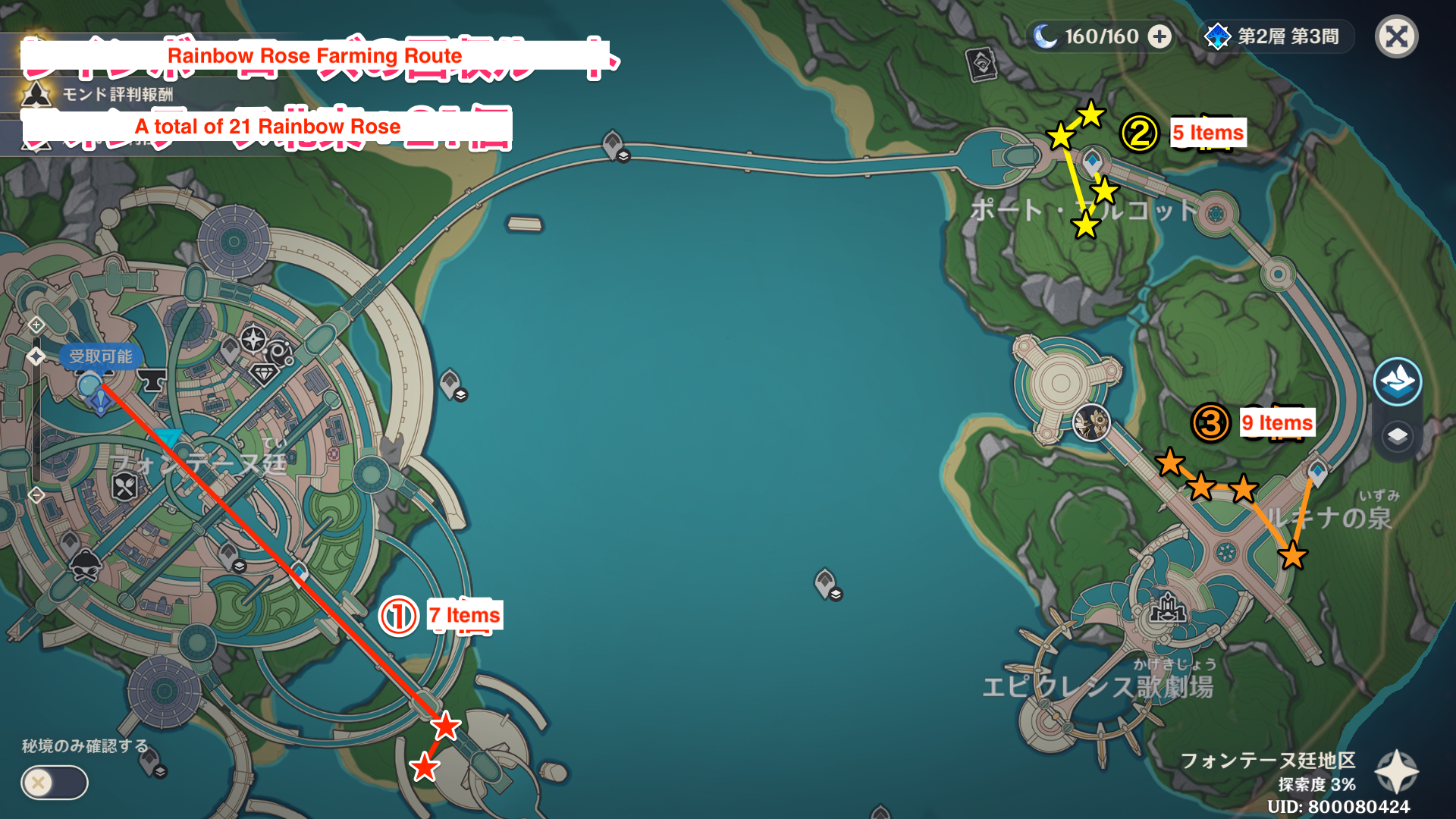Close the map screen

pyautogui.click(x=1396, y=36)
